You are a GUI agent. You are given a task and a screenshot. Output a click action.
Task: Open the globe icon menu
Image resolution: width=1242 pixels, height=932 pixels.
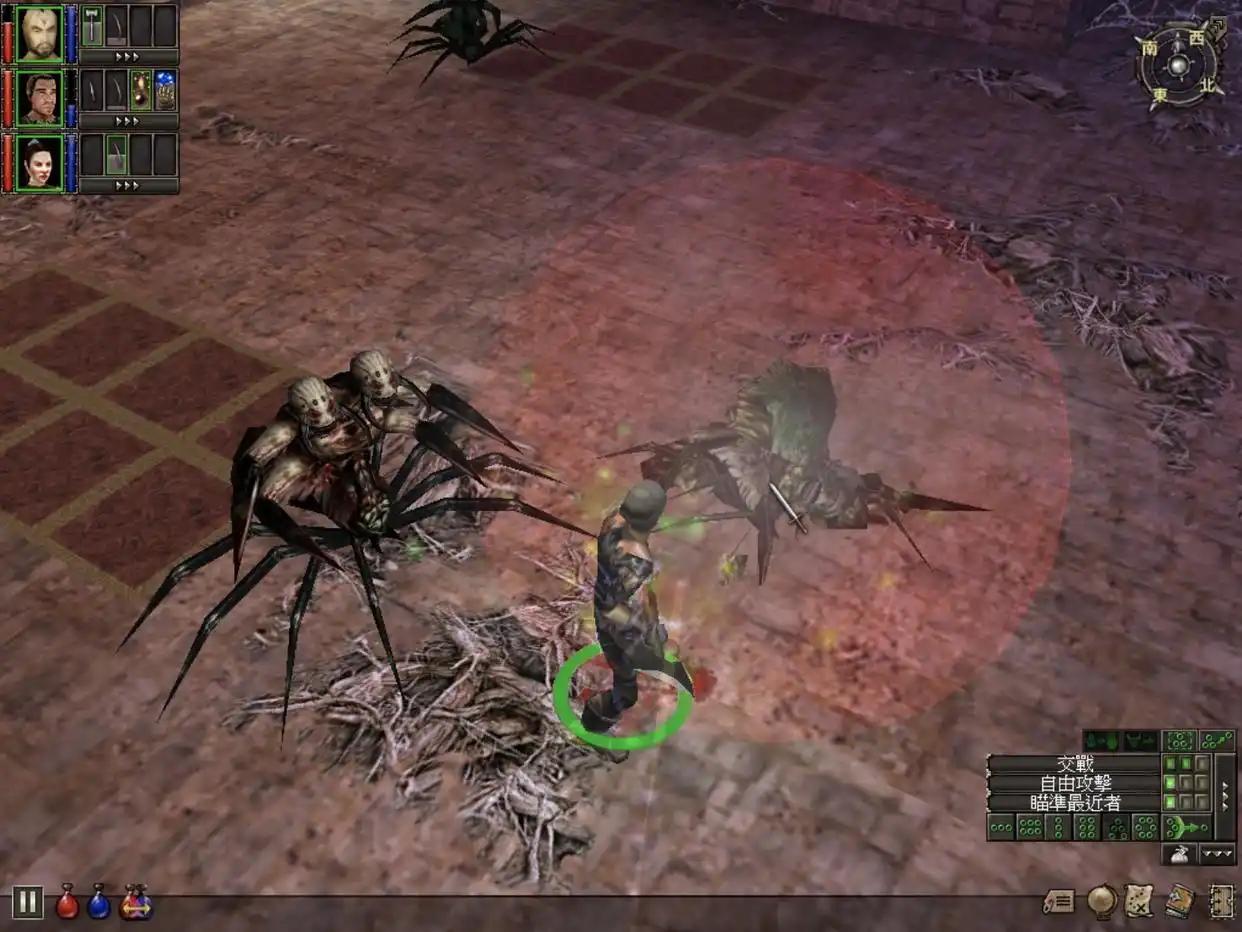coord(1101,901)
